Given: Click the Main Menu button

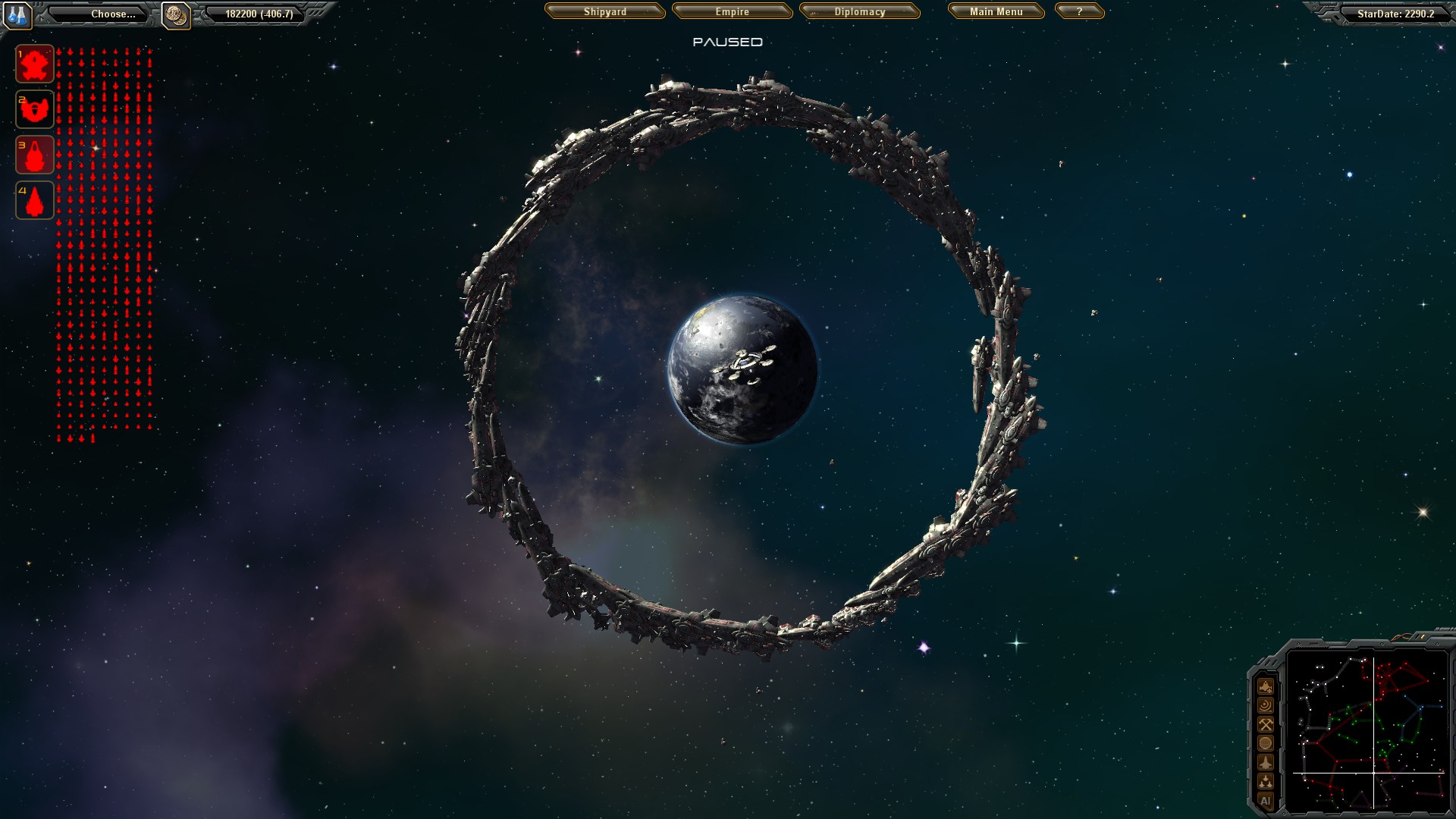Looking at the screenshot, I should point(995,12).
